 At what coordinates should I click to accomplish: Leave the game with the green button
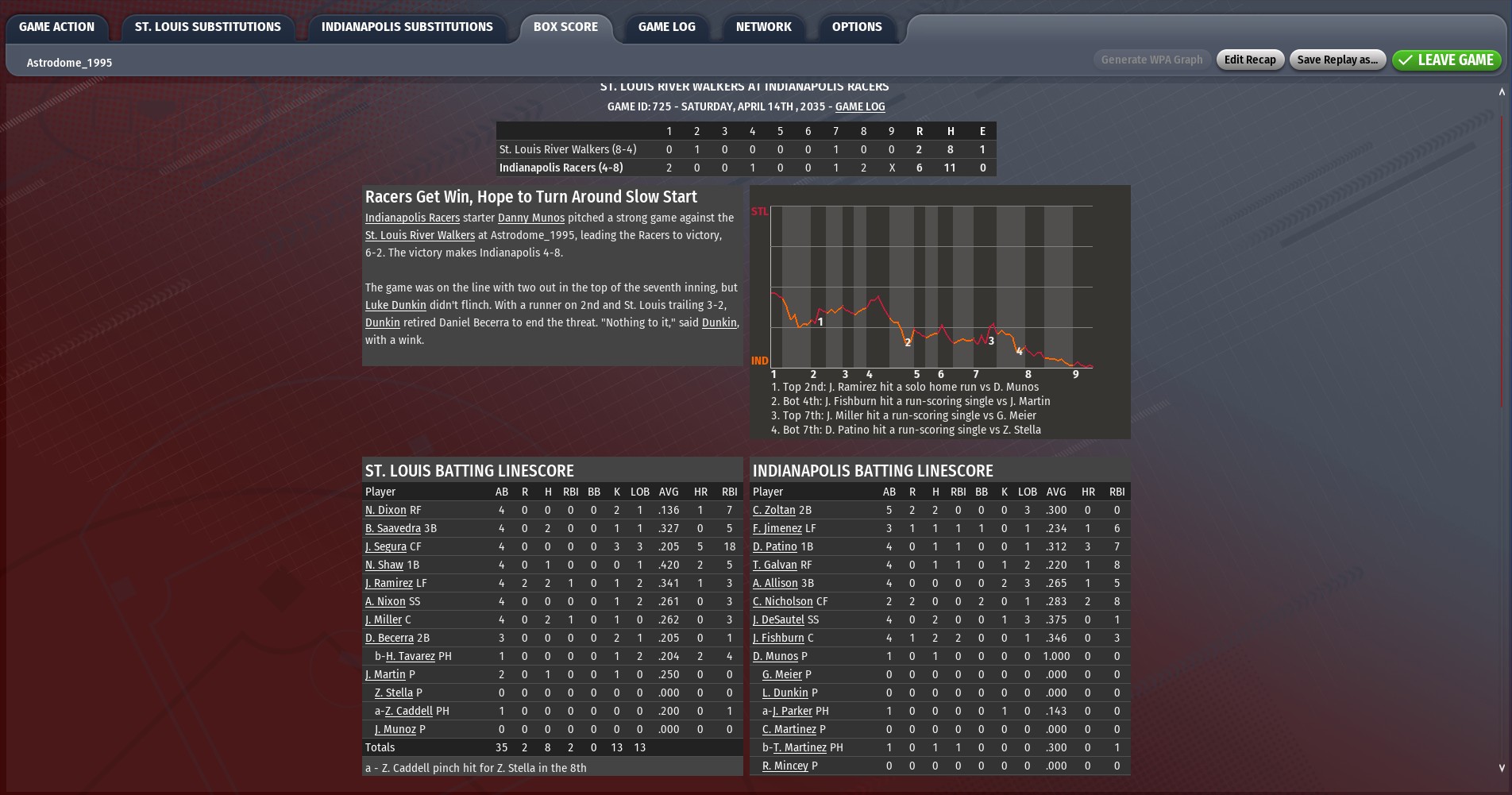click(1446, 60)
